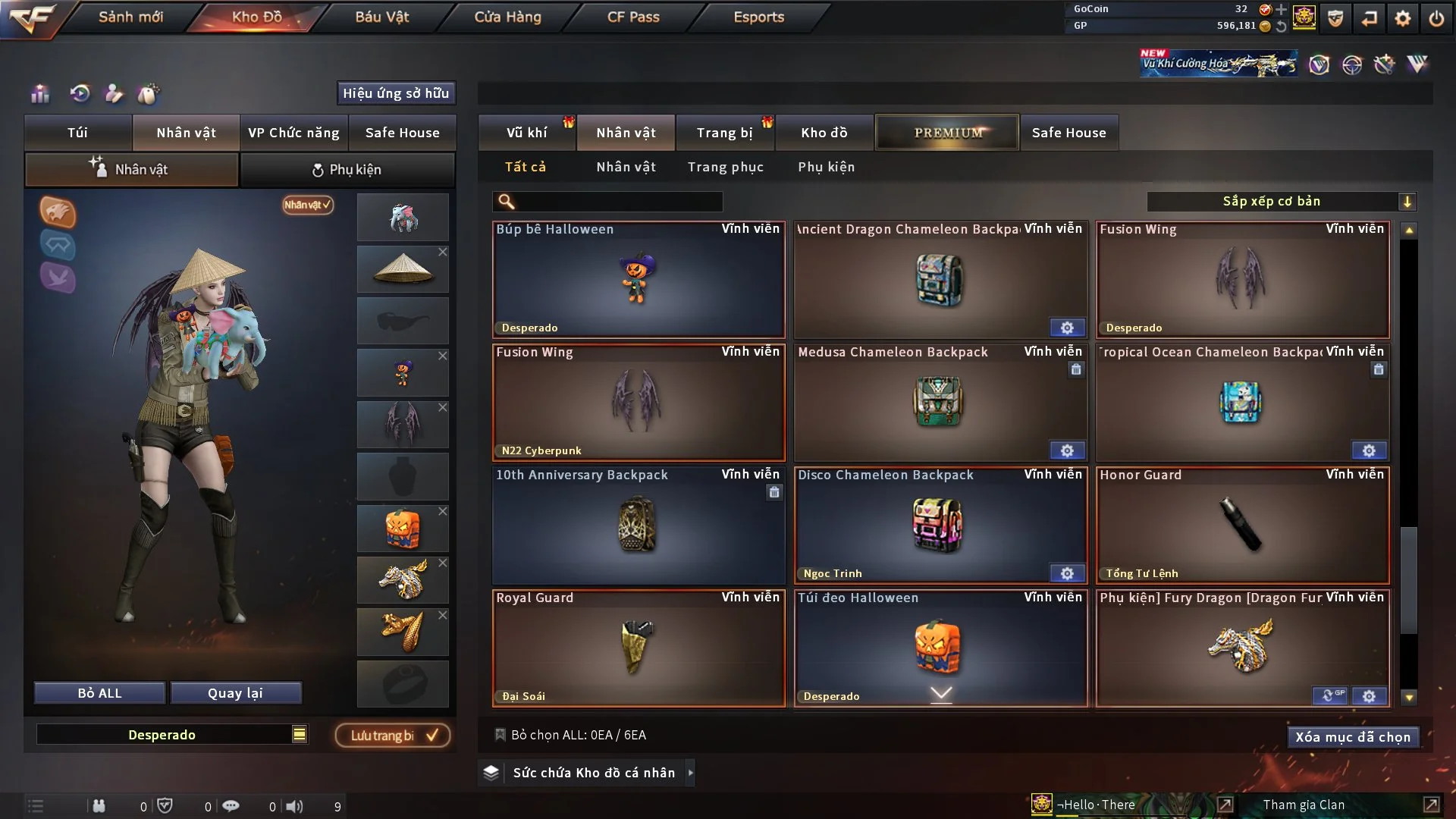Select the Búp bê Halloween item
The height and width of the screenshot is (819, 1456).
click(x=639, y=280)
